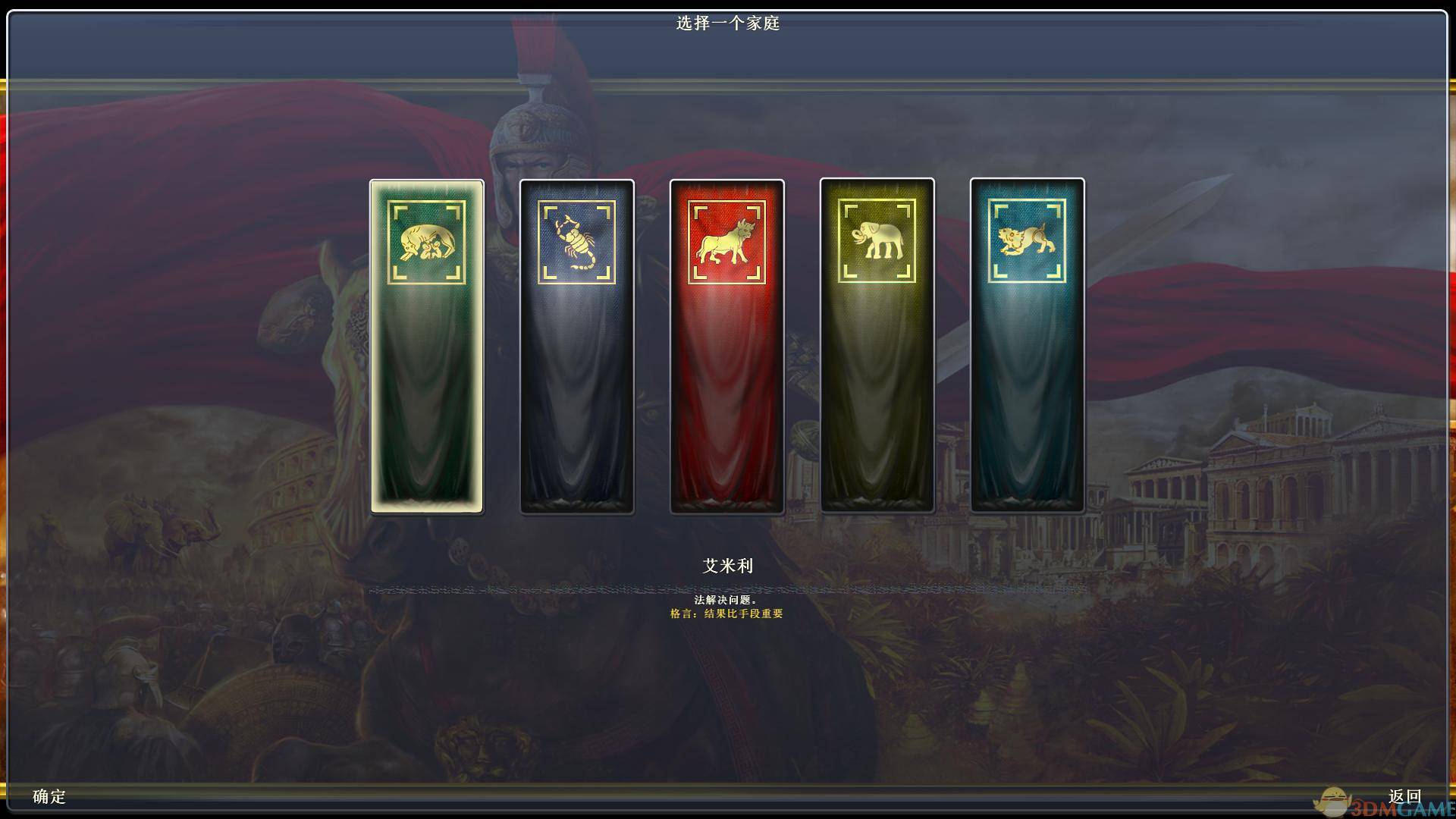This screenshot has width=1456, height=819.
Task: Click the scorpion emblem on the dark banner
Action: click(x=577, y=241)
